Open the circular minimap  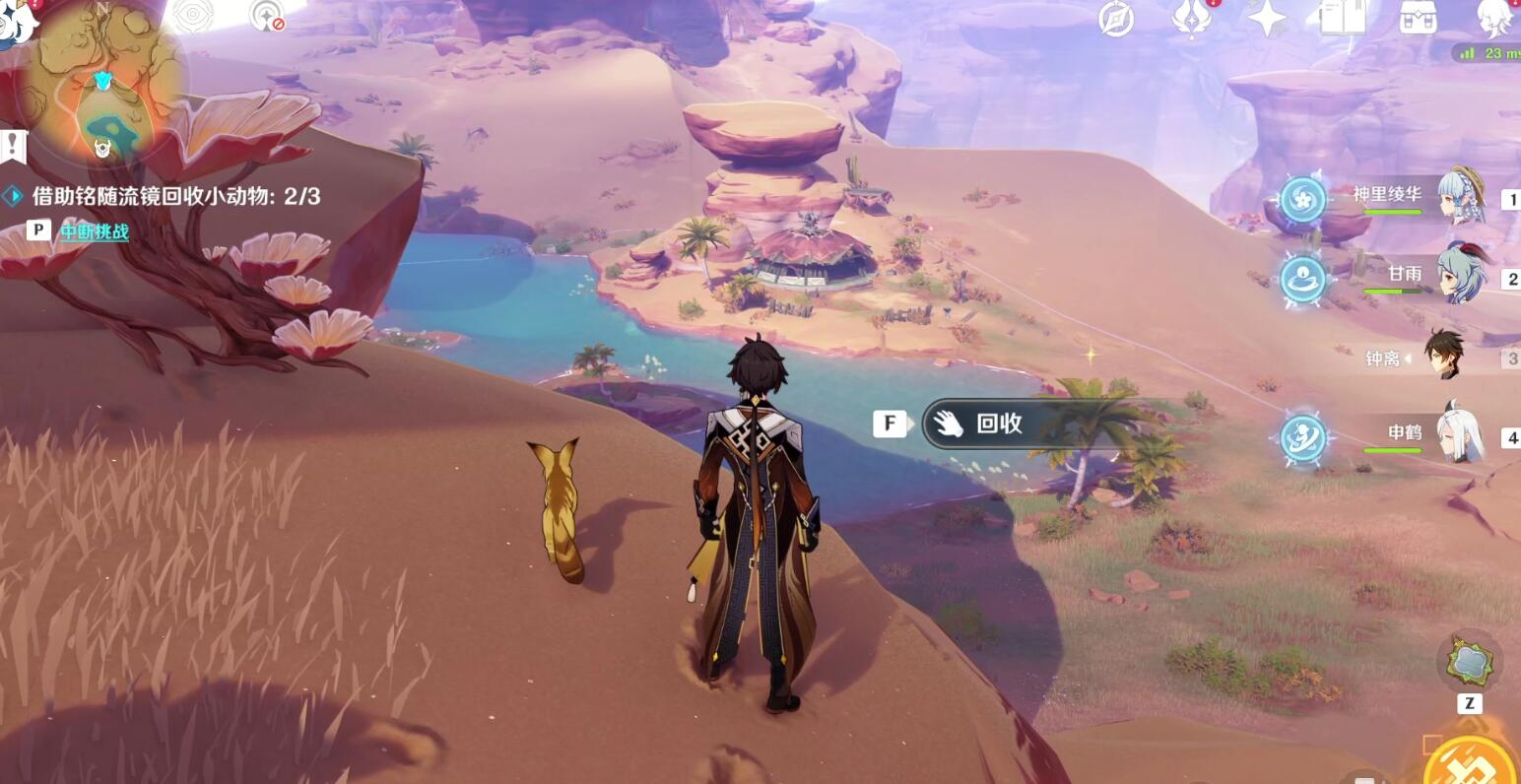tap(103, 84)
